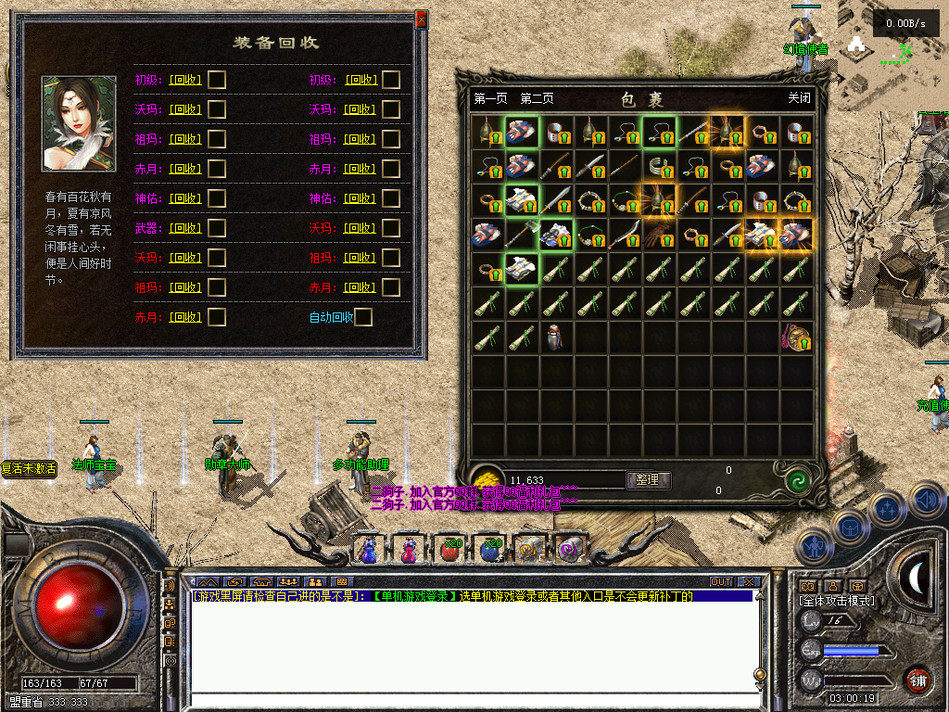Tick the checkbox on the right-column 神佑 row

[391, 199]
